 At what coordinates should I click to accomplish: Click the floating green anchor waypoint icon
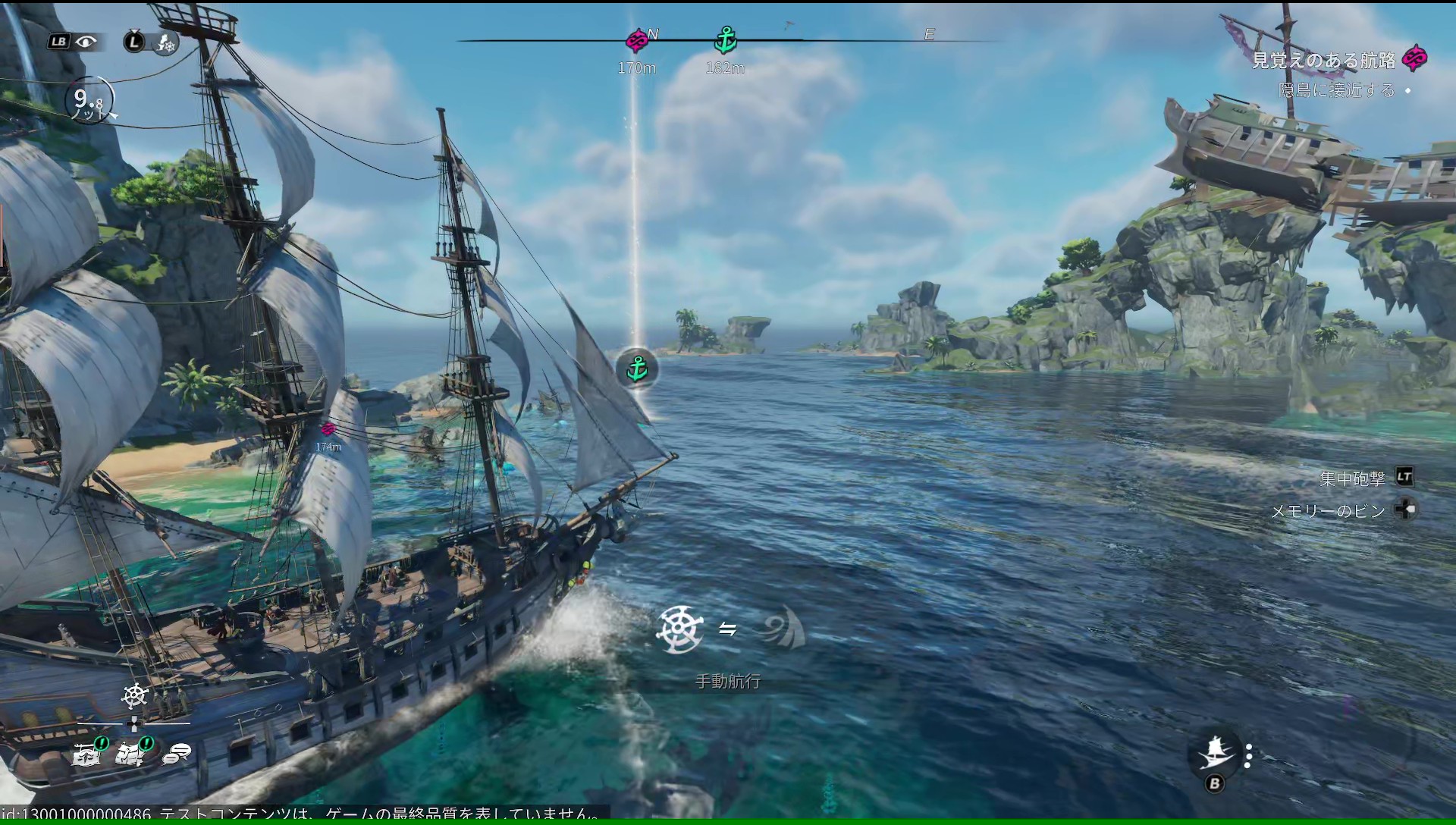point(637,369)
